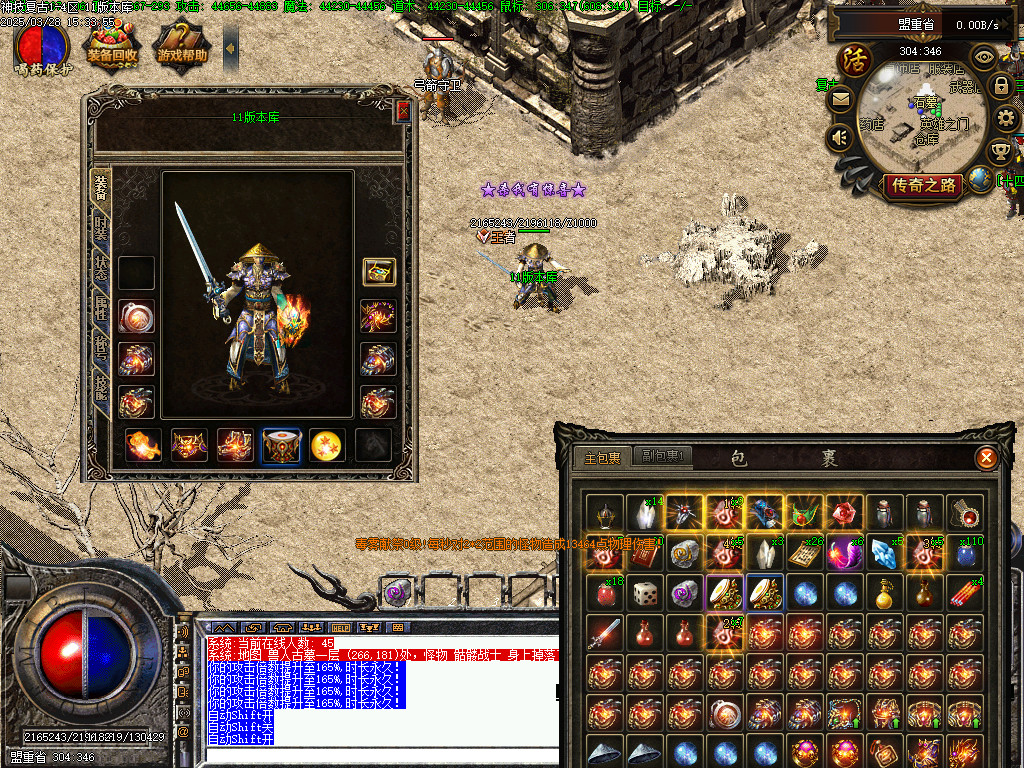Click the 传奇之路 button below minimap
1024x768 pixels.
(923, 184)
